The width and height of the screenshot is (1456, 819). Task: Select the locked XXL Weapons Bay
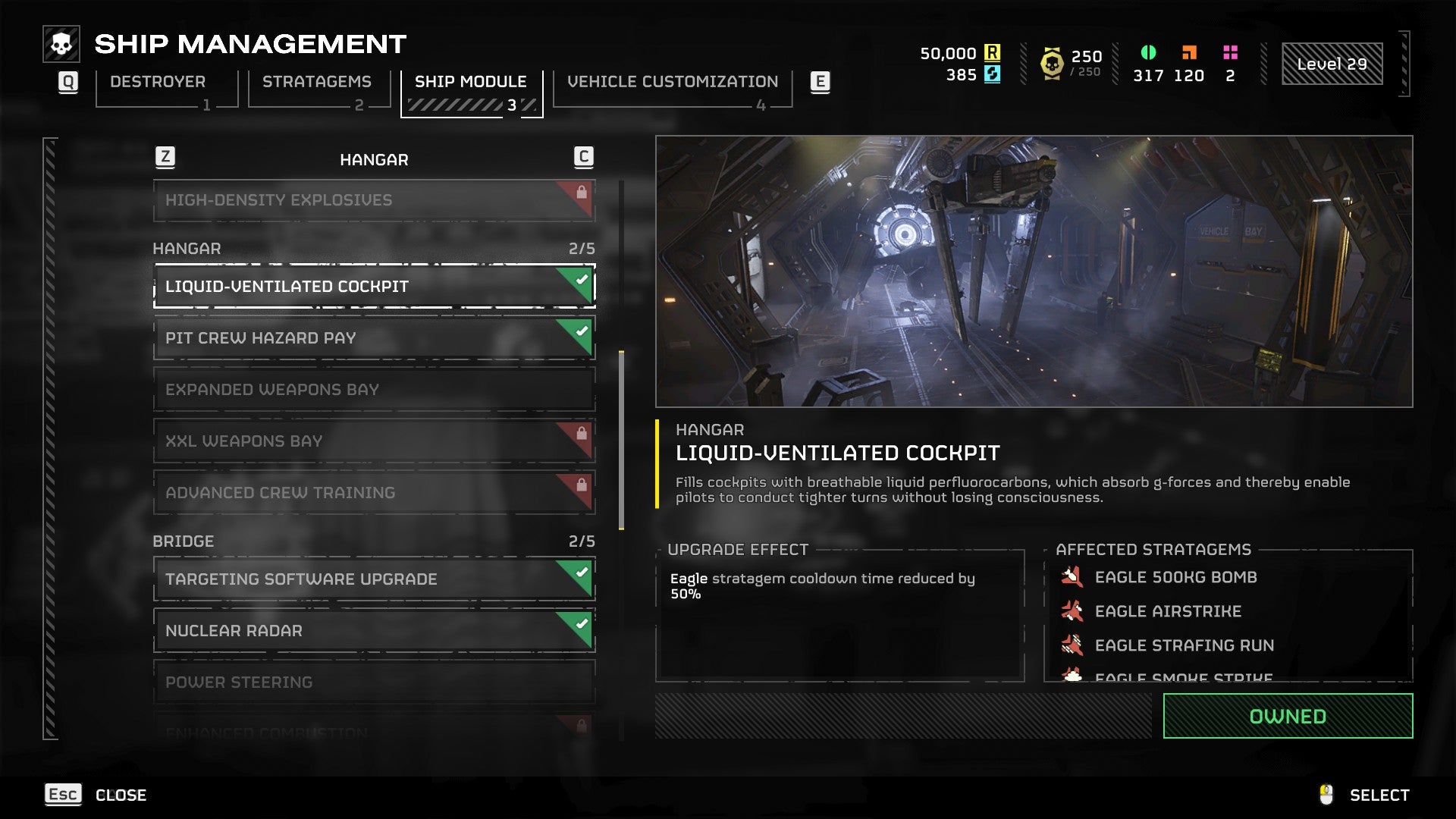(373, 441)
